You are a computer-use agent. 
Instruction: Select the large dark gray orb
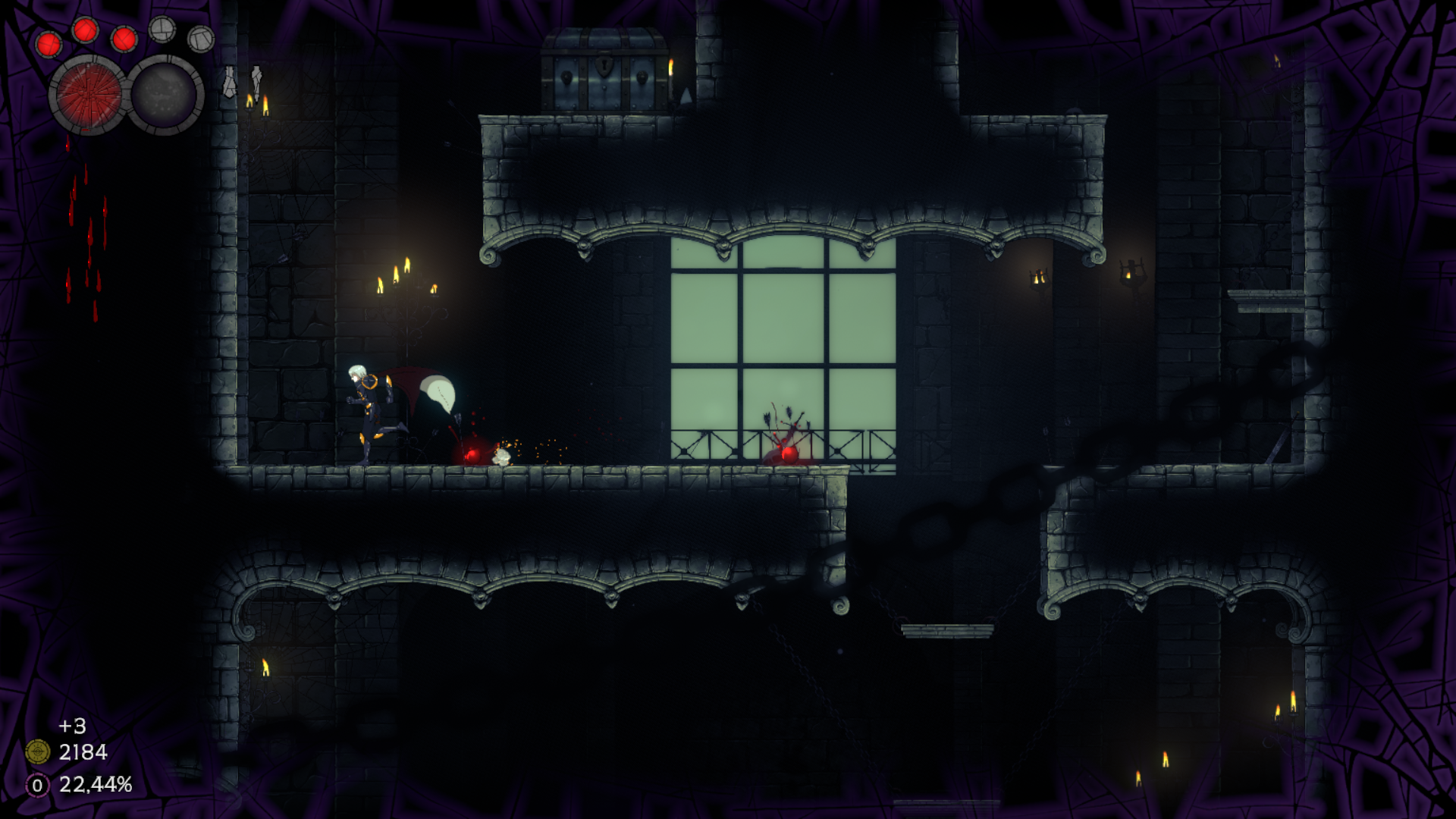point(165,96)
